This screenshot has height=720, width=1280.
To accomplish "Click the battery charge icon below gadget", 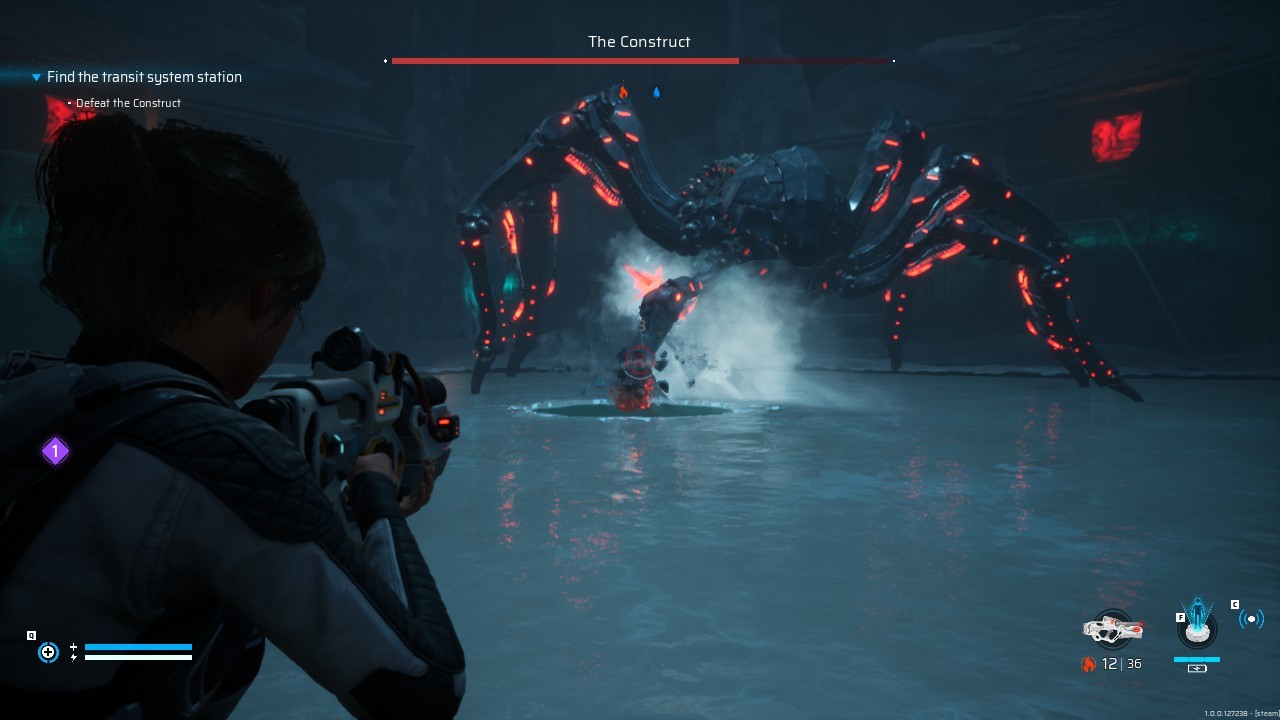I will coord(1197,667).
